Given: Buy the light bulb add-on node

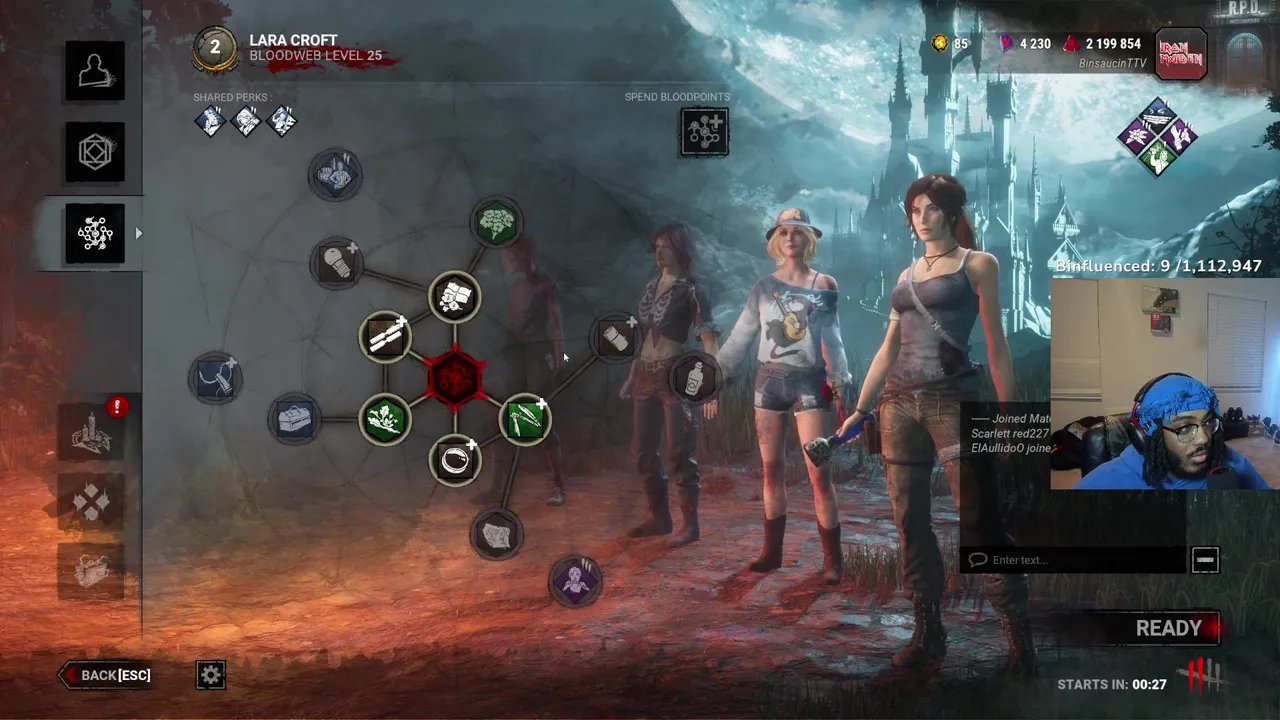Looking at the screenshot, I should pyautogui.click(x=336, y=263).
